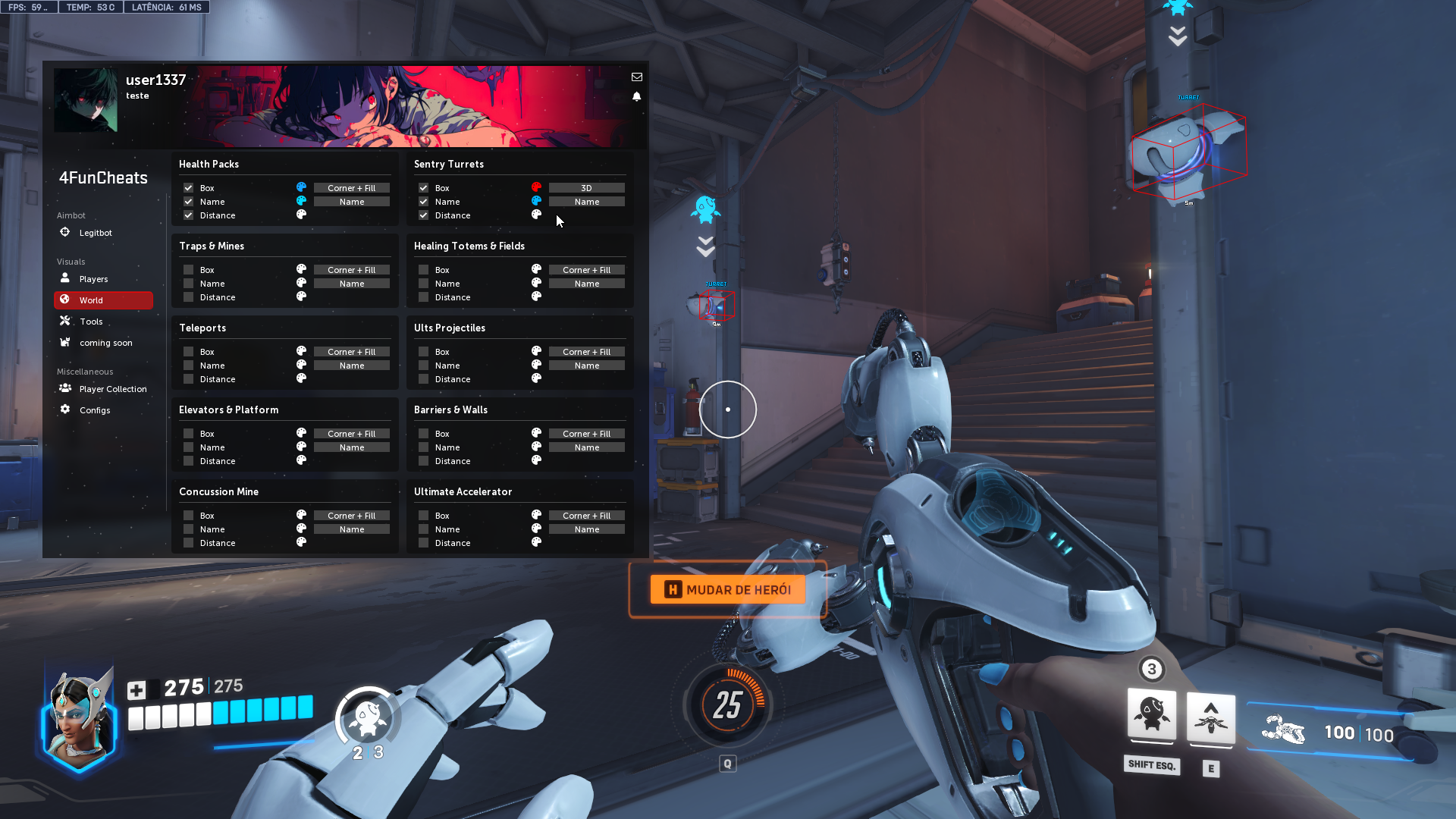This screenshot has height=819, width=1456.
Task: Open the Sentry Turrets 3D box style dropdown
Action: click(x=586, y=188)
